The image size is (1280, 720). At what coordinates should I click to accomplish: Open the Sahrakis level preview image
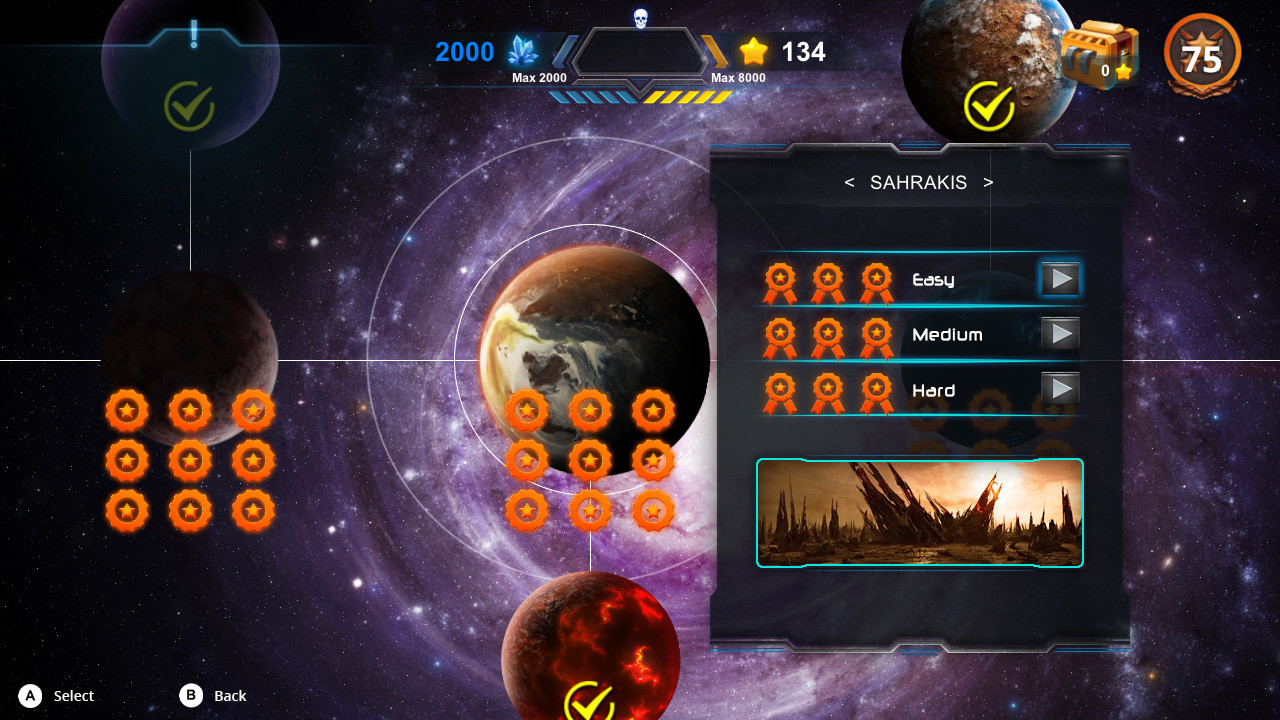[x=919, y=512]
